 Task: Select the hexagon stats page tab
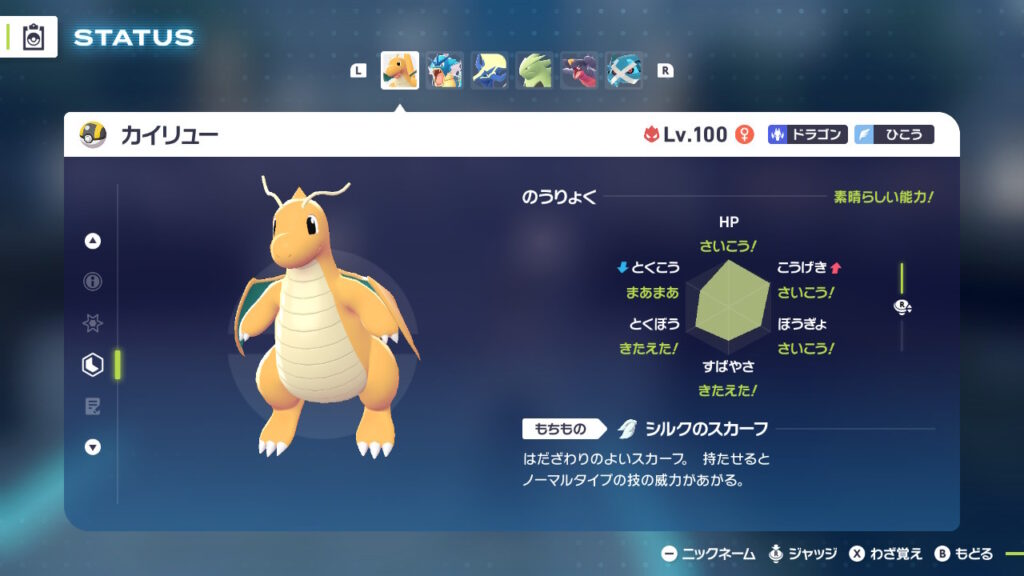(93, 365)
